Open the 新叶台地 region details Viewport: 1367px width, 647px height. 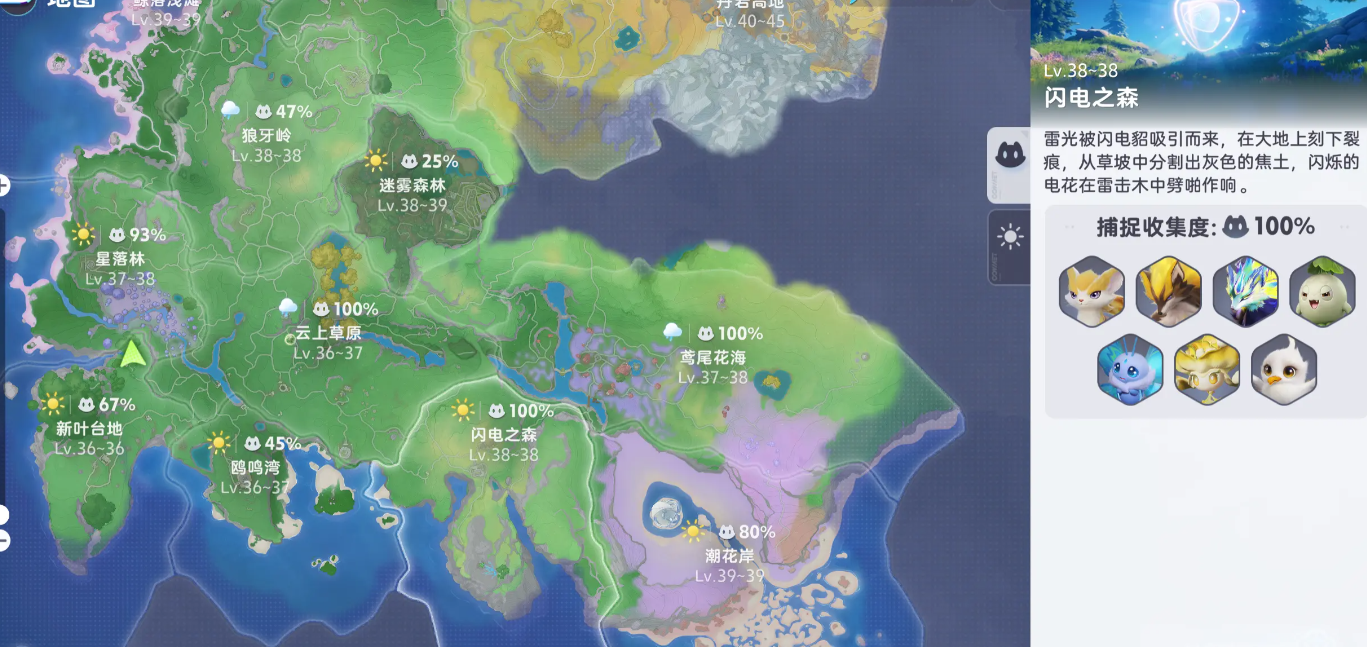pos(90,429)
